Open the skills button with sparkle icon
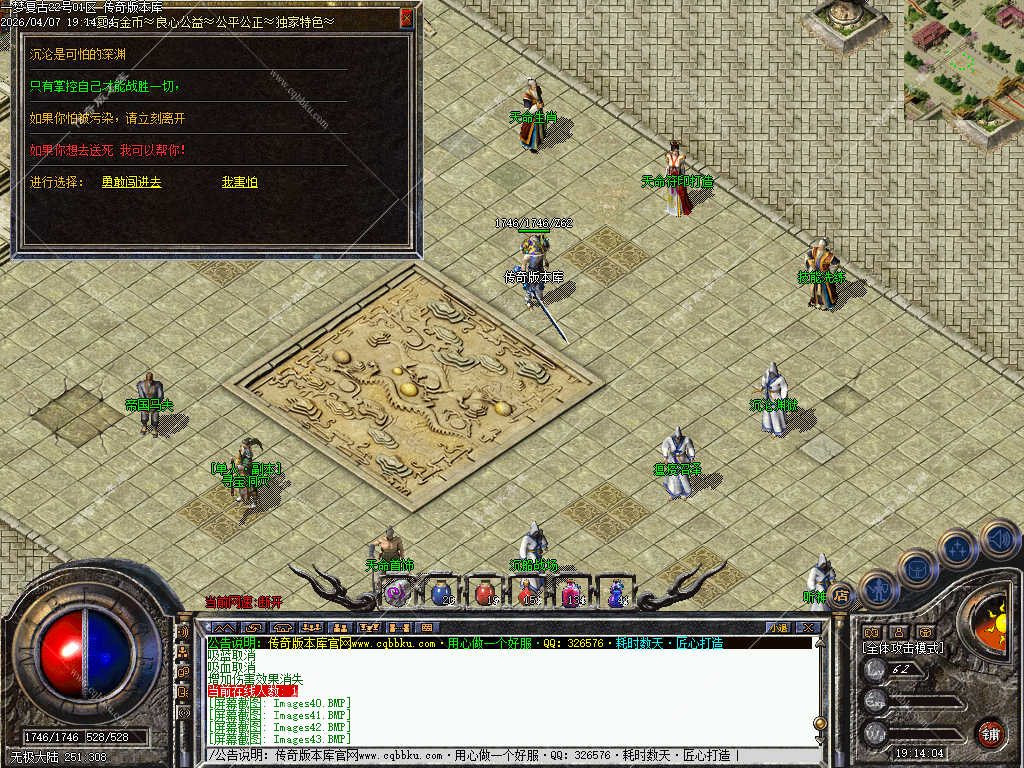This screenshot has height=768, width=1024. coord(957,549)
